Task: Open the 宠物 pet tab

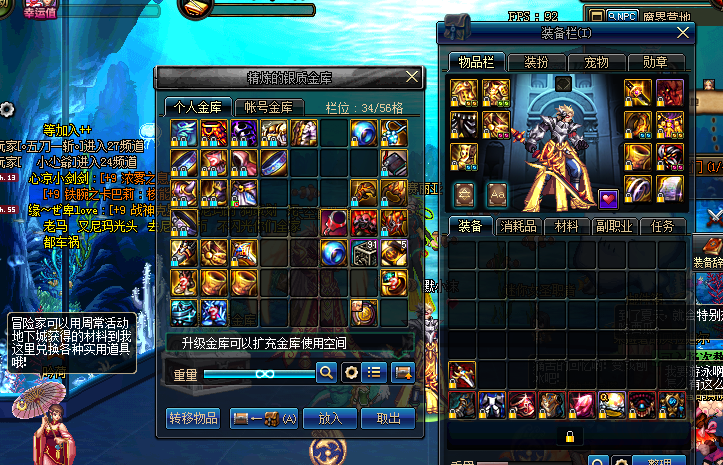Action: 596,62
